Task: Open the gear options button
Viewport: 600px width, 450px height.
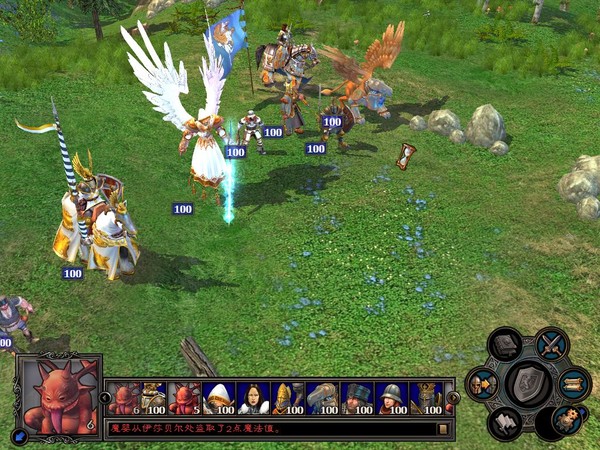Action: (566, 419)
